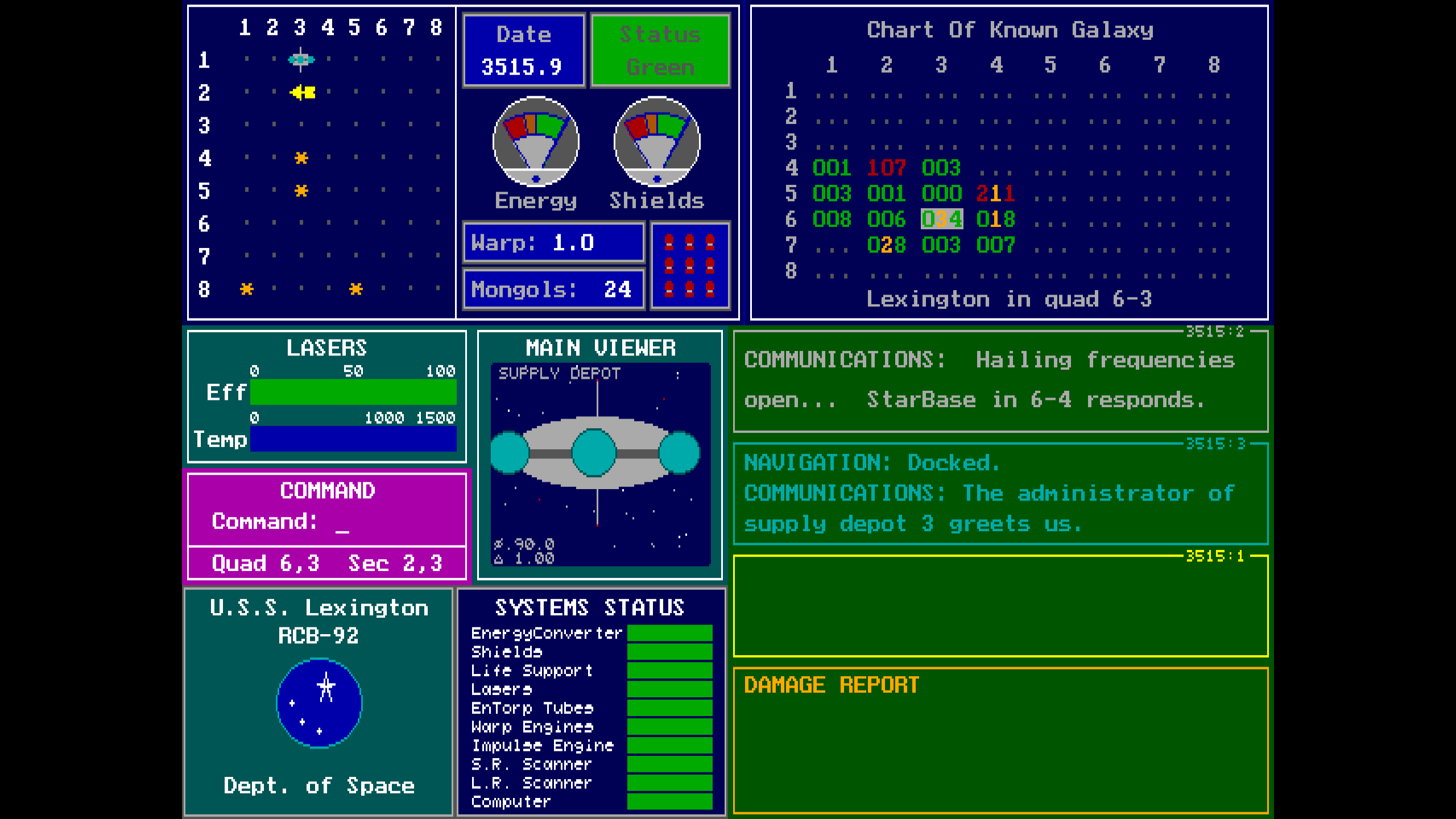This screenshot has height=819, width=1456.
Task: Click the Mongols counter showing 24
Action: (x=553, y=289)
